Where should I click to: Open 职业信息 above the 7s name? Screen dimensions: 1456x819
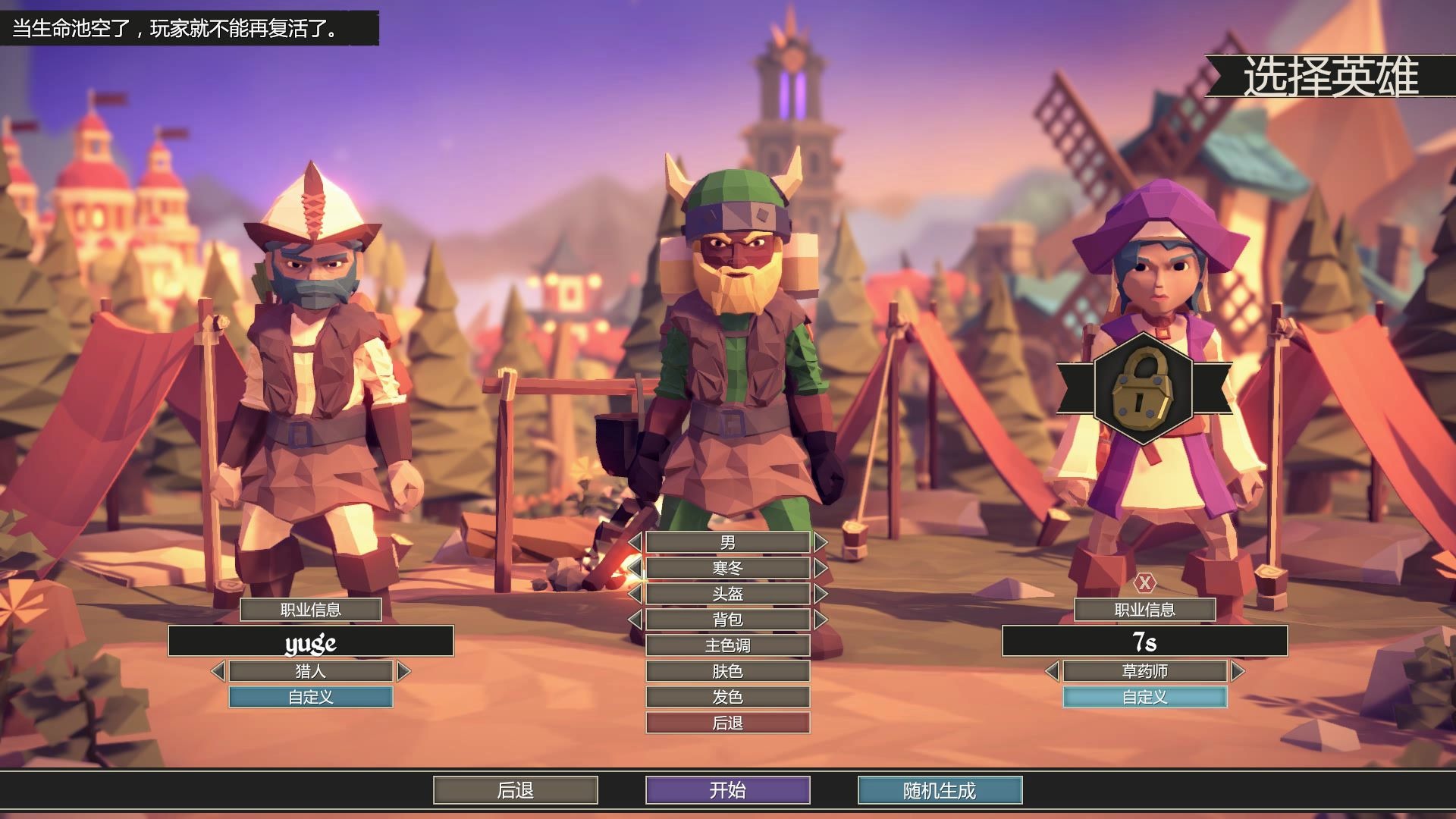tap(1144, 610)
